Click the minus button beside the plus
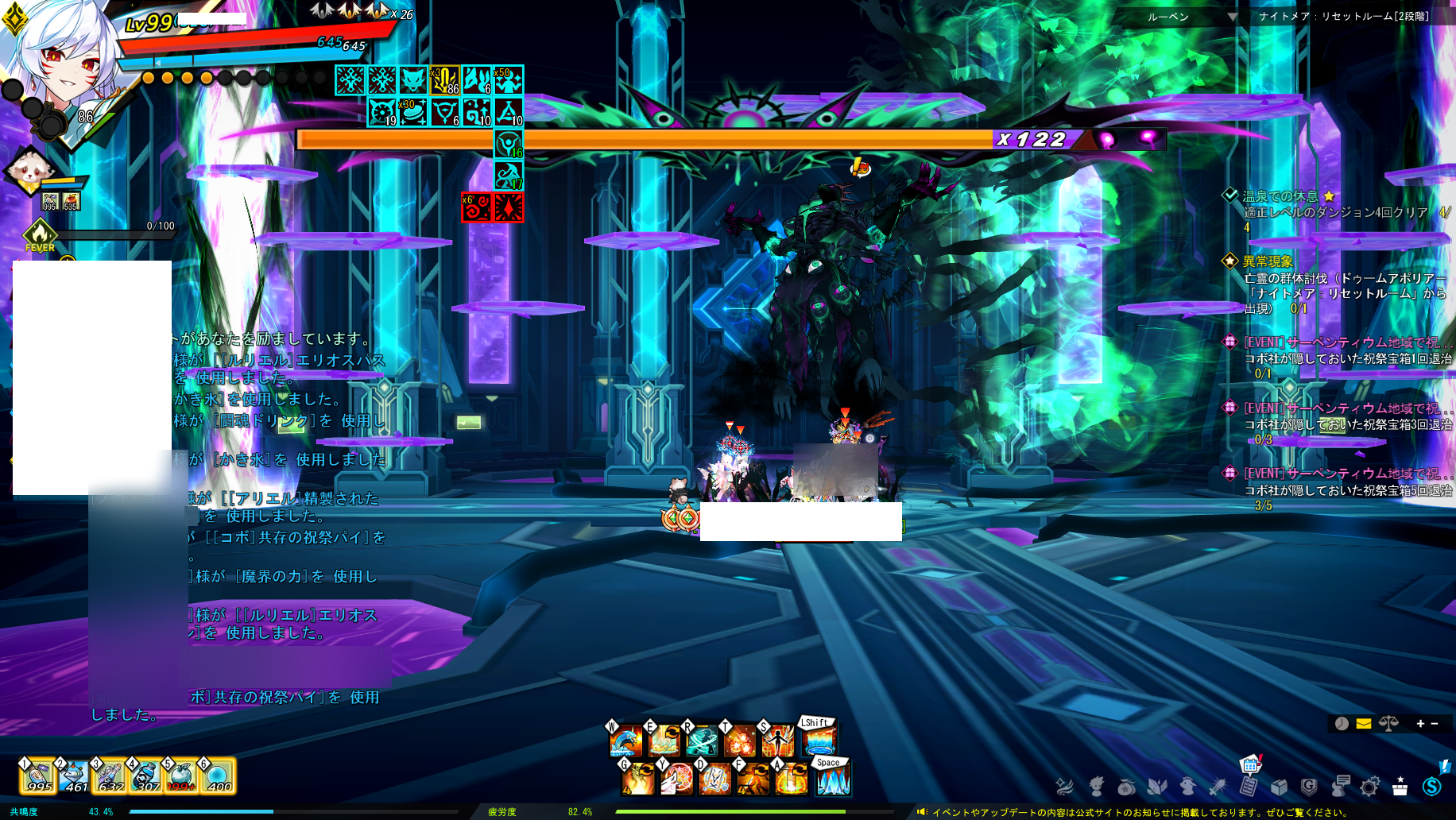 pos(1435,723)
